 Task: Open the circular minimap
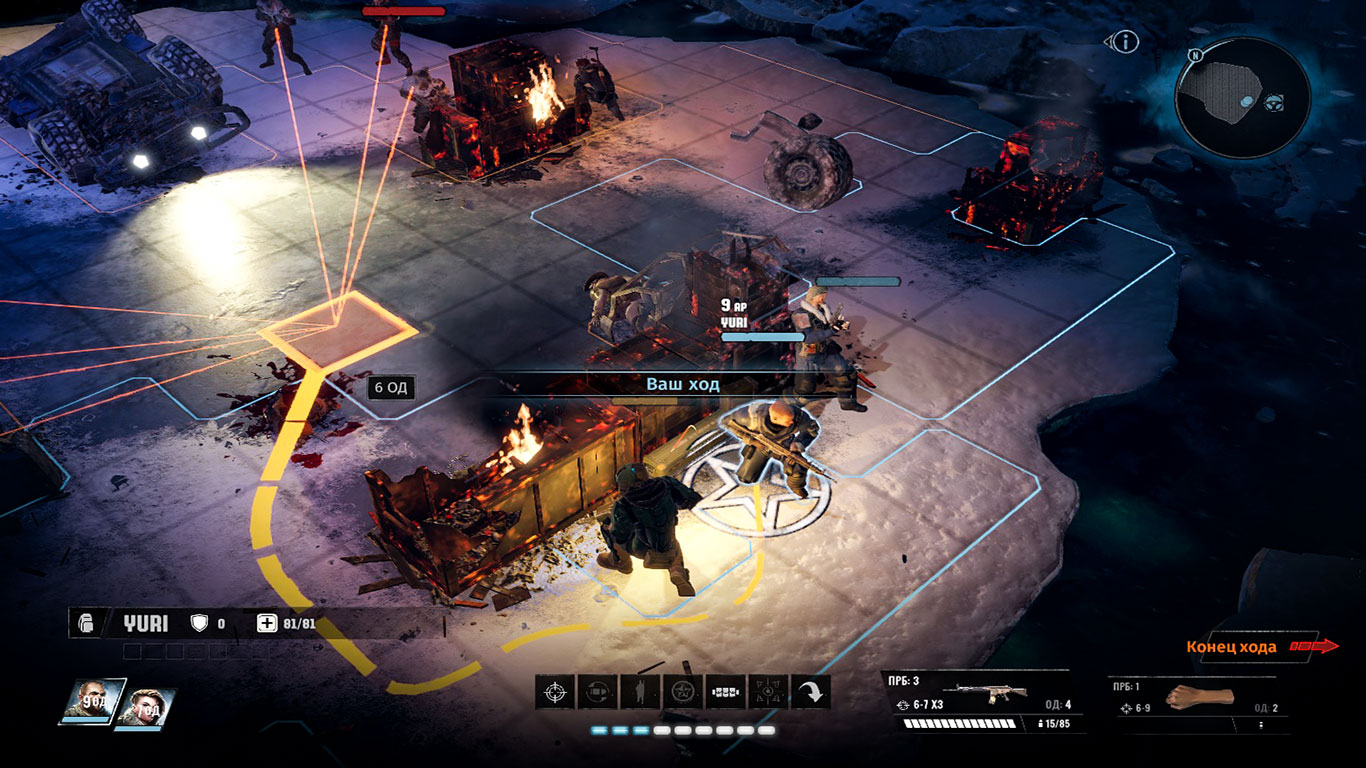click(1242, 97)
